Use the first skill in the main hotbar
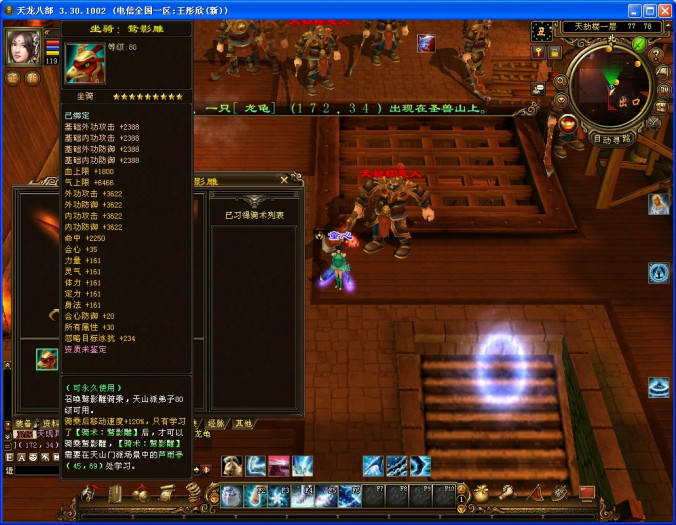 tap(231, 495)
